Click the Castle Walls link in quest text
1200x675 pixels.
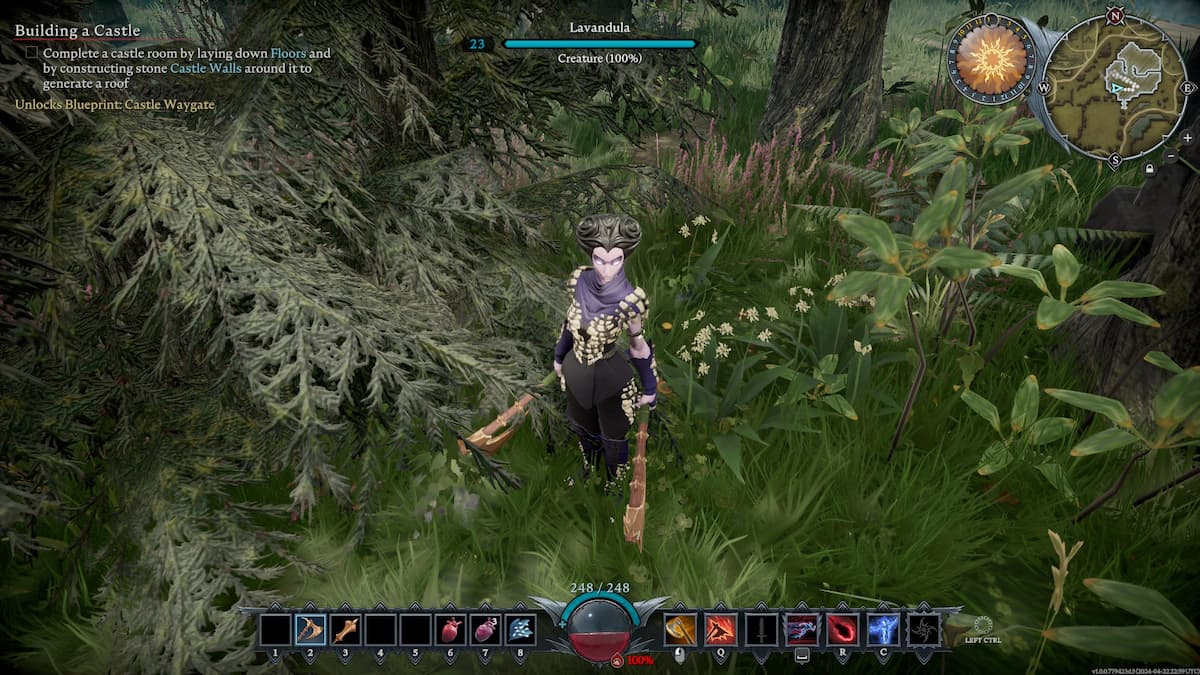[205, 68]
